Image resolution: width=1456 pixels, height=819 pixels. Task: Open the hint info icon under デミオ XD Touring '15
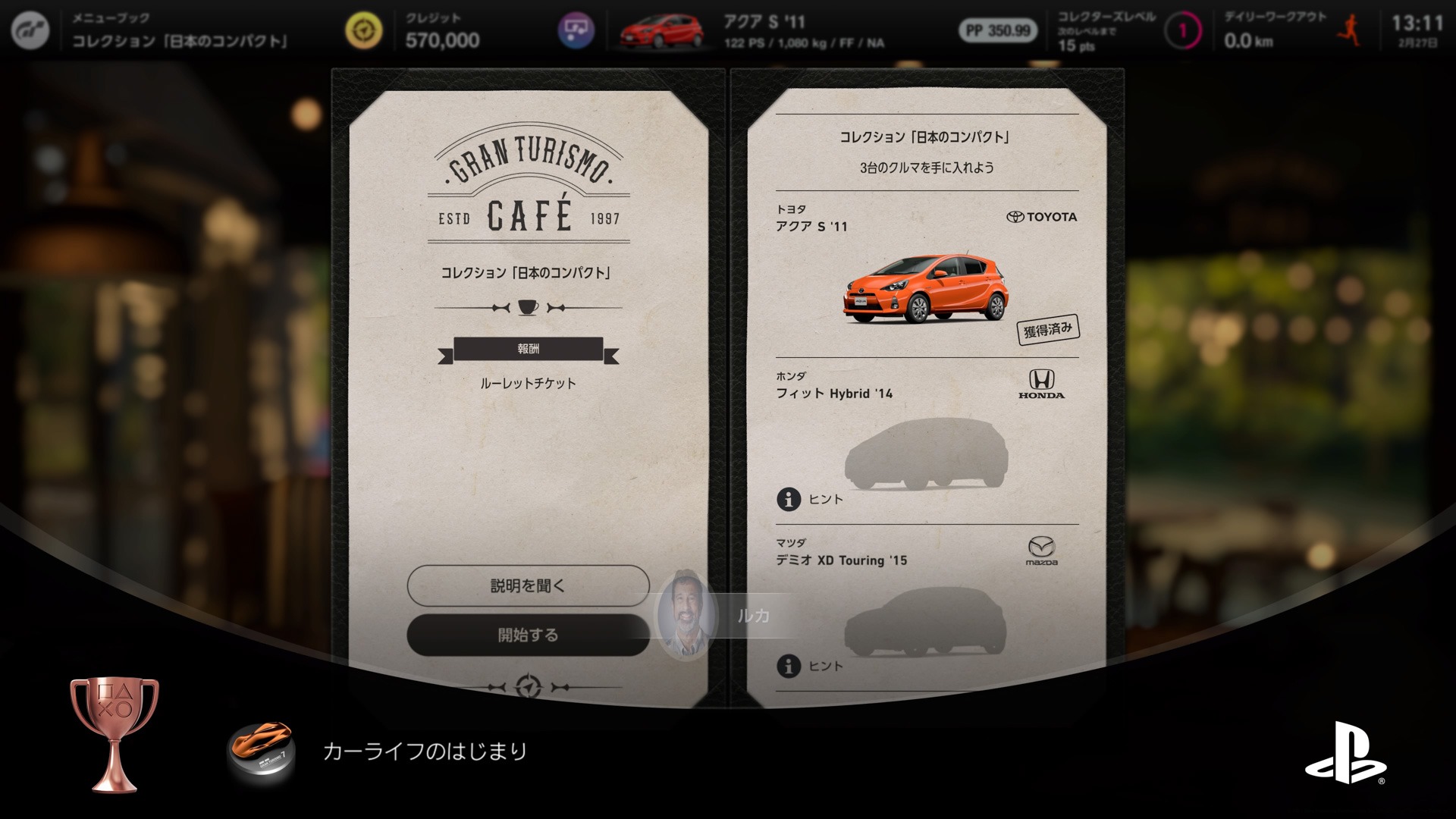coord(789,666)
